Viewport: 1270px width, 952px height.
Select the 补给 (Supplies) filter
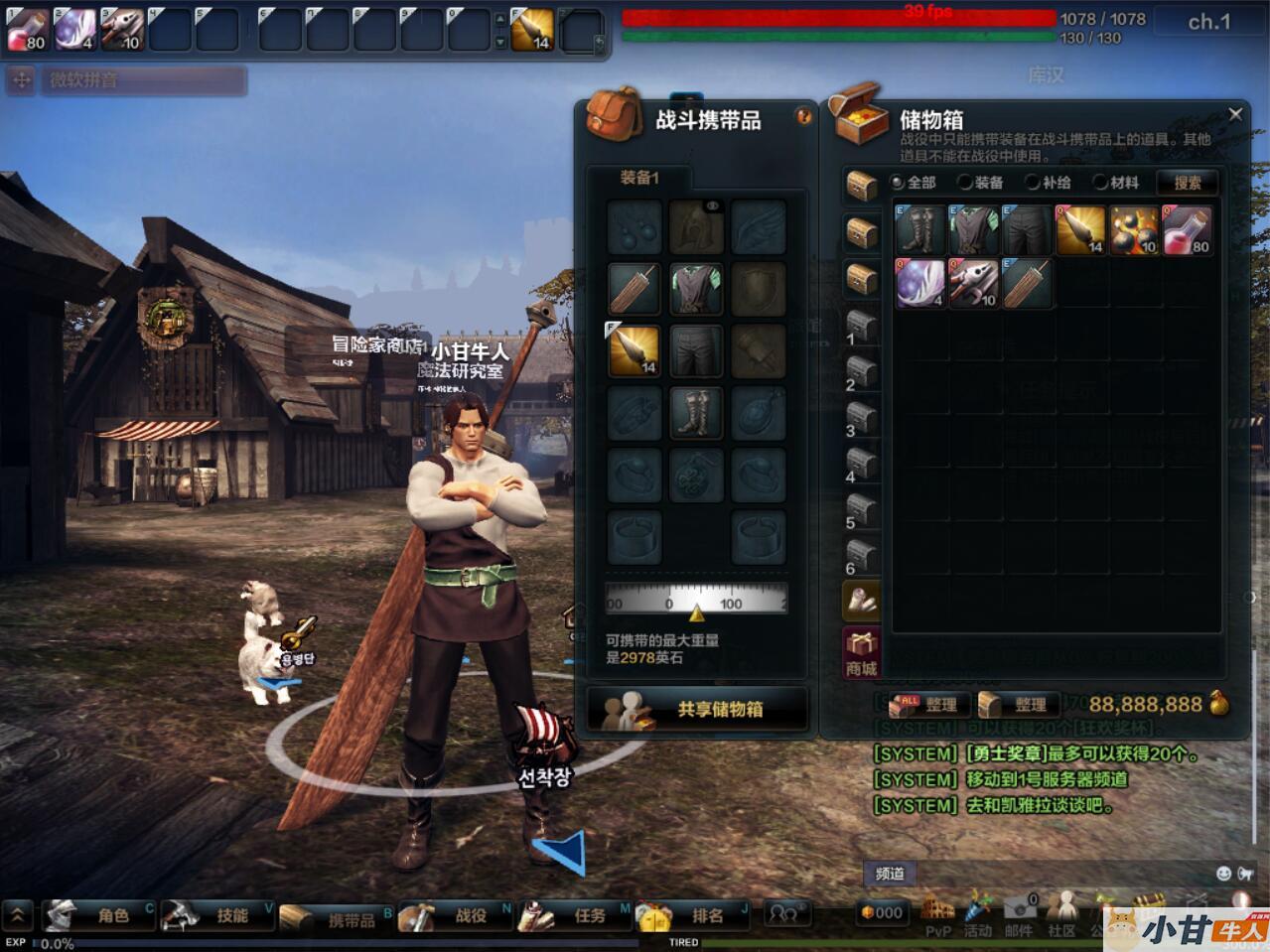click(1033, 183)
